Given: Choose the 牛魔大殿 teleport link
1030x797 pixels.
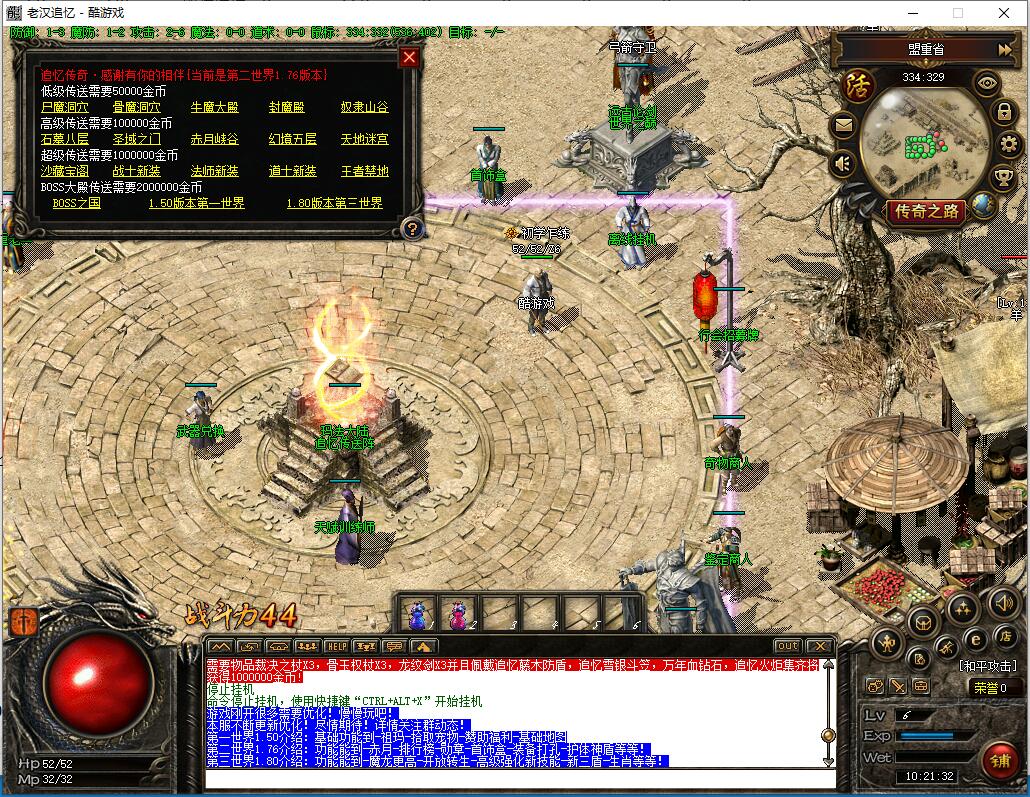Looking at the screenshot, I should click(214, 107).
